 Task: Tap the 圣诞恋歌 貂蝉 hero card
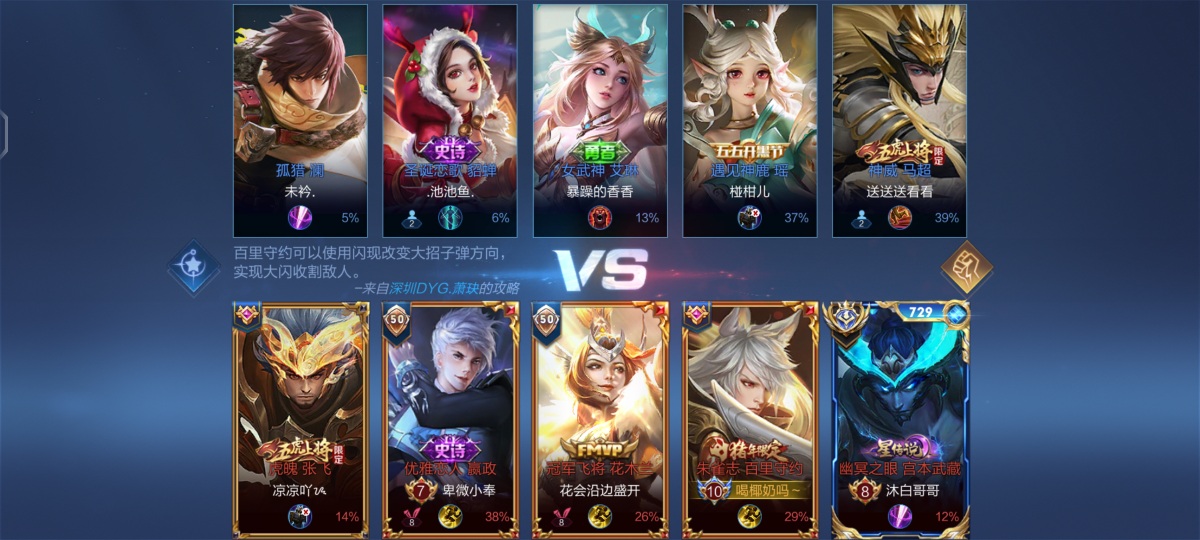click(x=450, y=120)
